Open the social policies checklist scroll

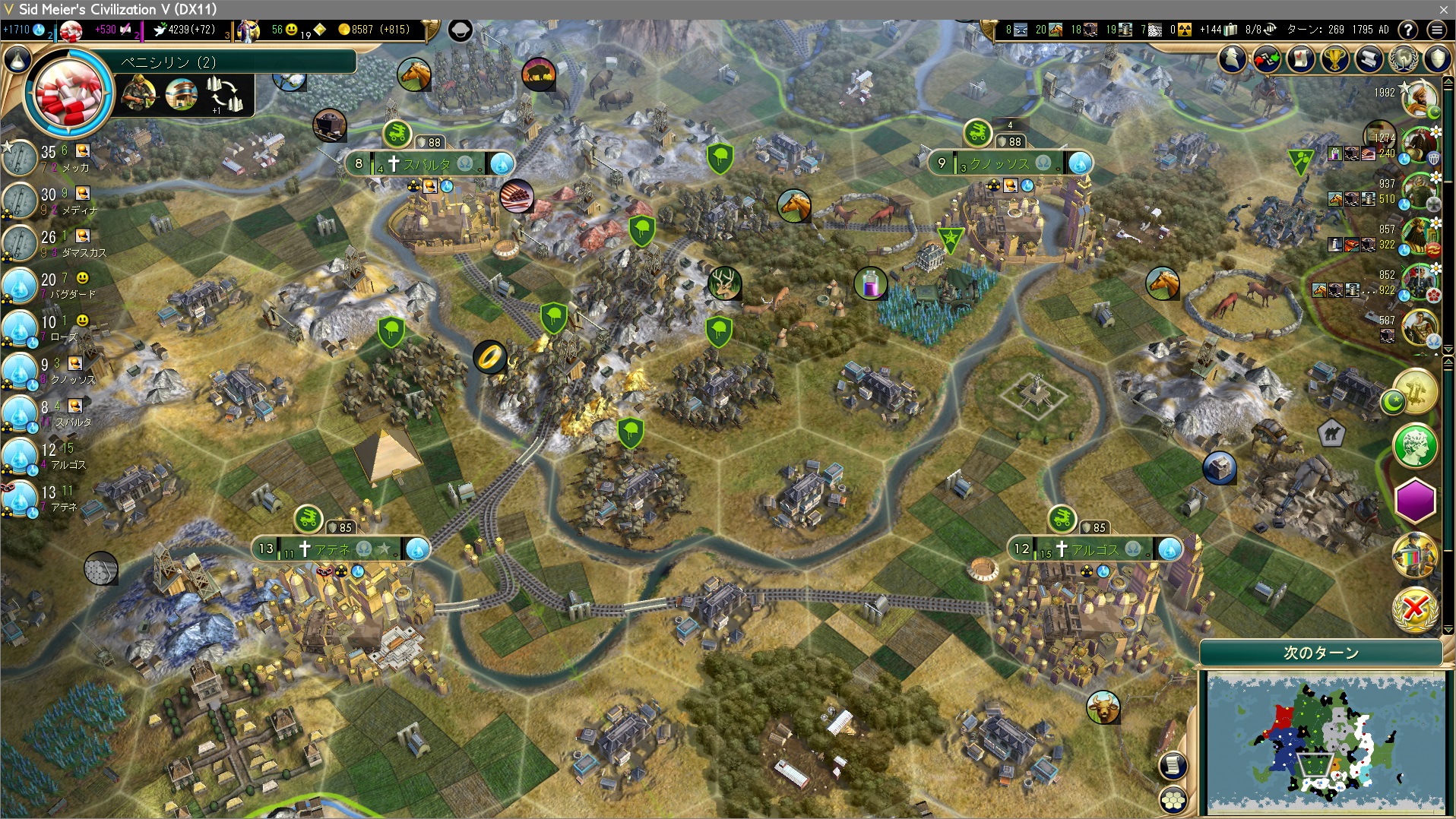coord(1300,59)
